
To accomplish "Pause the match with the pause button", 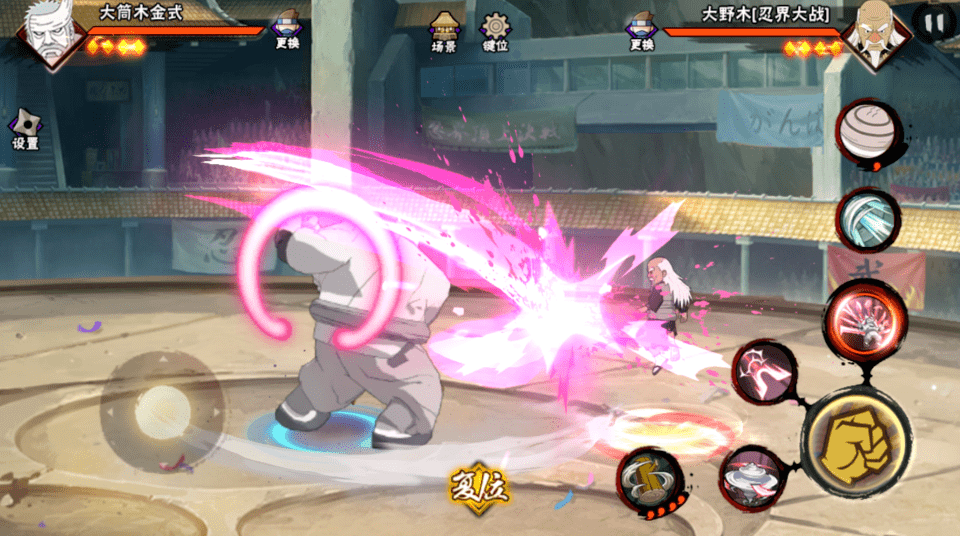I will (933, 23).
